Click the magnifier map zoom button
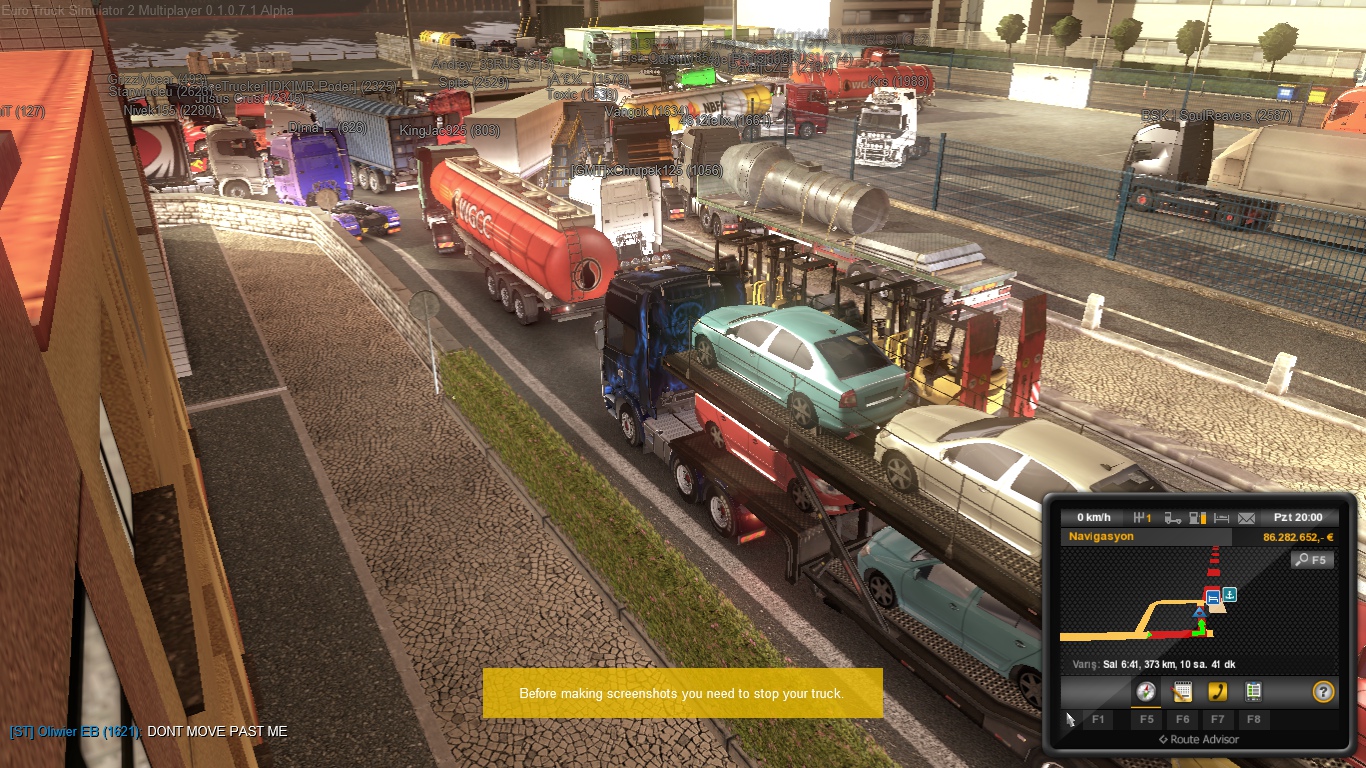This screenshot has height=768, width=1366. 1311,560
